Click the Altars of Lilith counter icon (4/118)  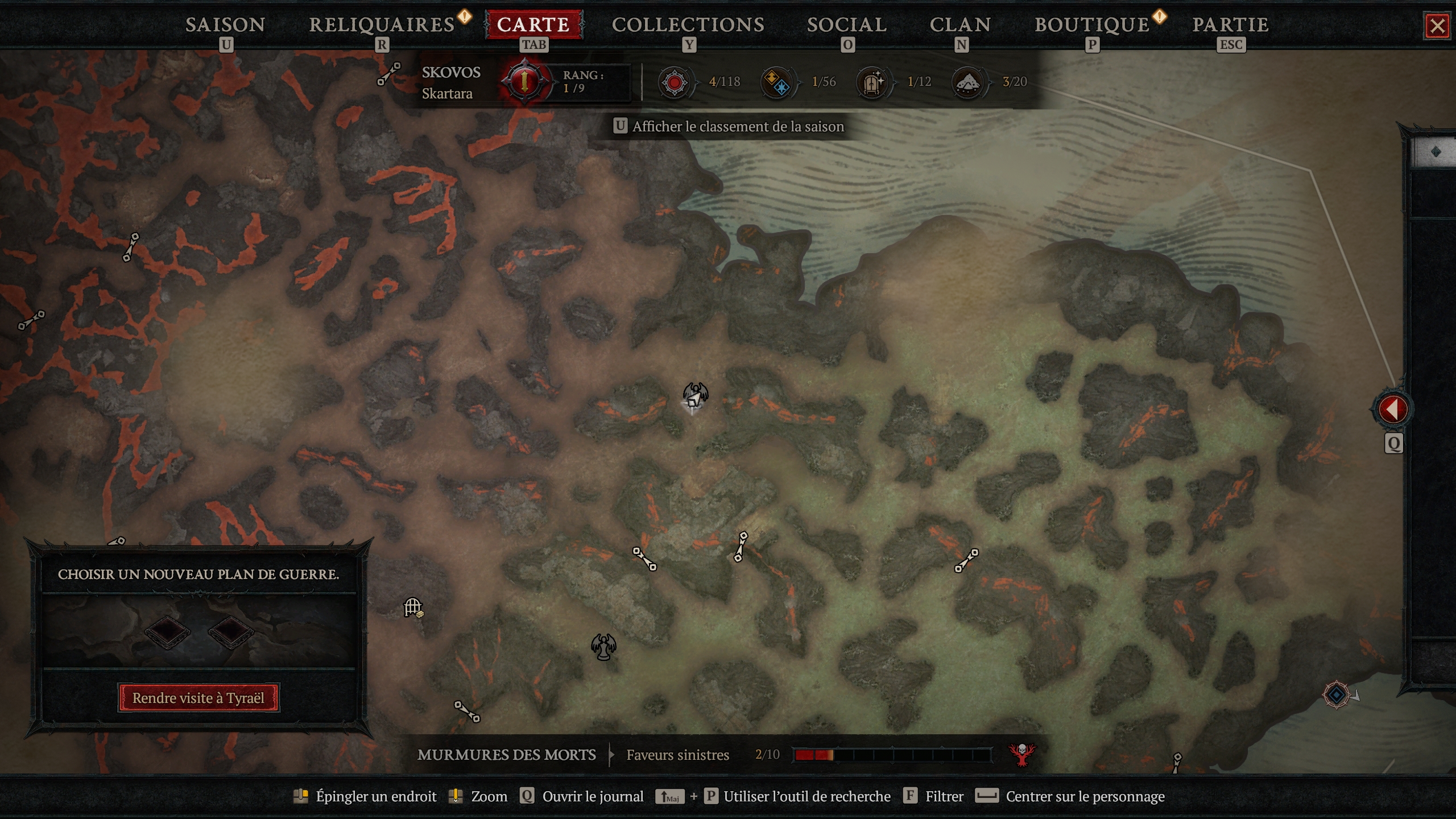[x=676, y=82]
